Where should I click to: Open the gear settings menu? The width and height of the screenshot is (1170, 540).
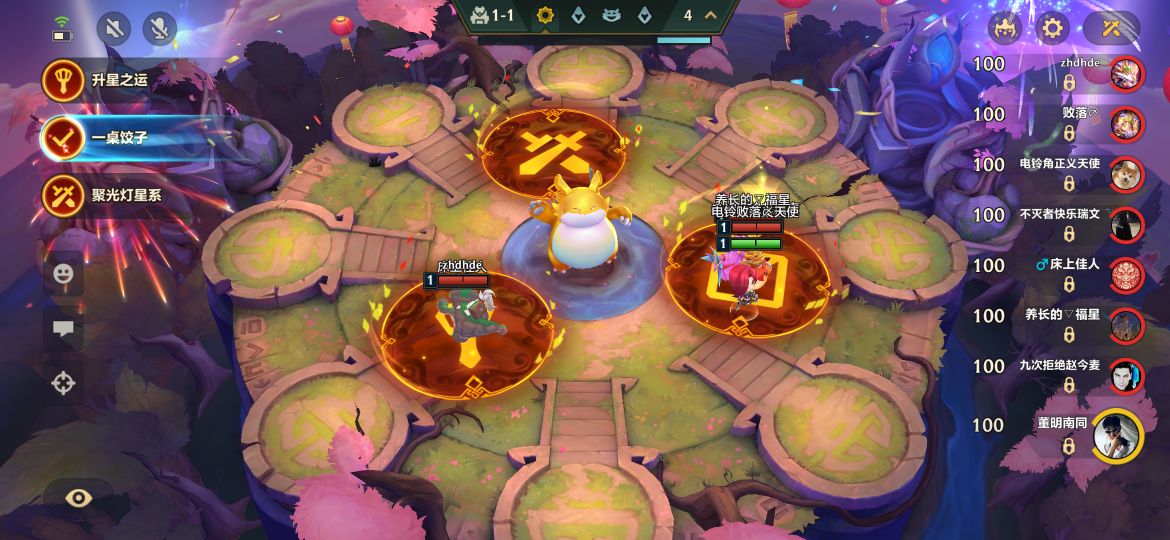1052,27
